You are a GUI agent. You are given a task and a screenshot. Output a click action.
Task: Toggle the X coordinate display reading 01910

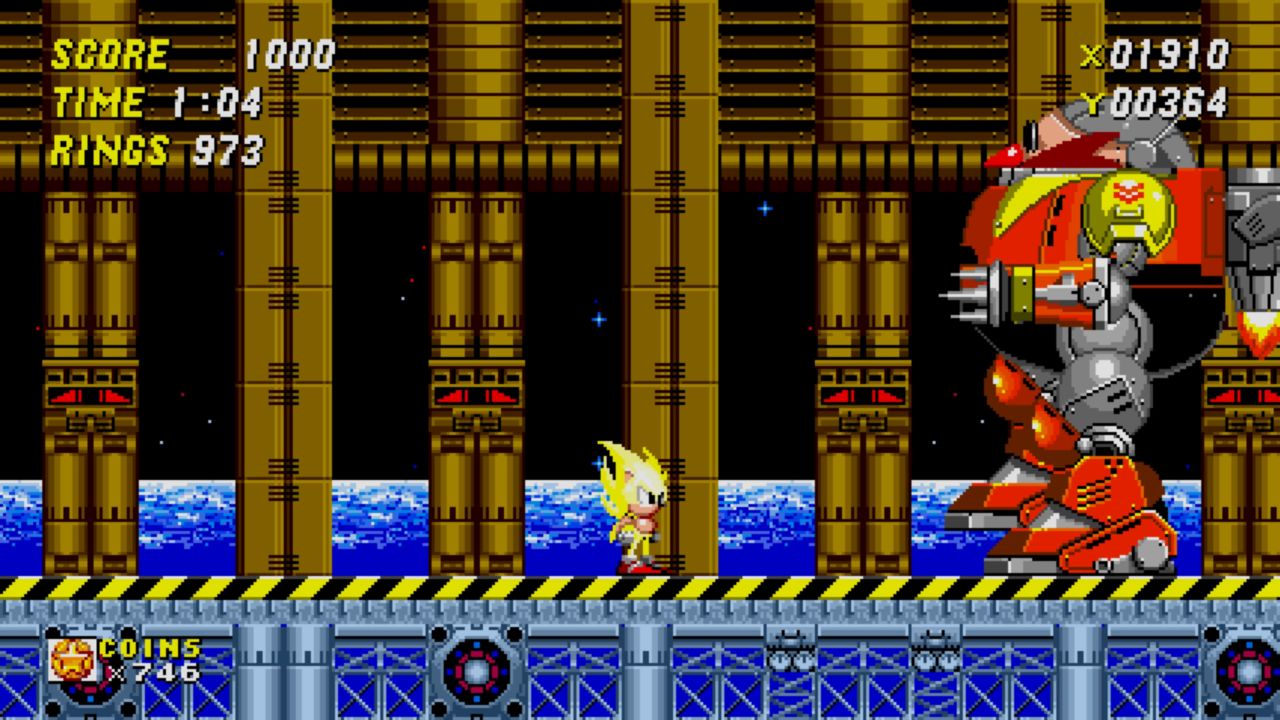[x=1160, y=57]
